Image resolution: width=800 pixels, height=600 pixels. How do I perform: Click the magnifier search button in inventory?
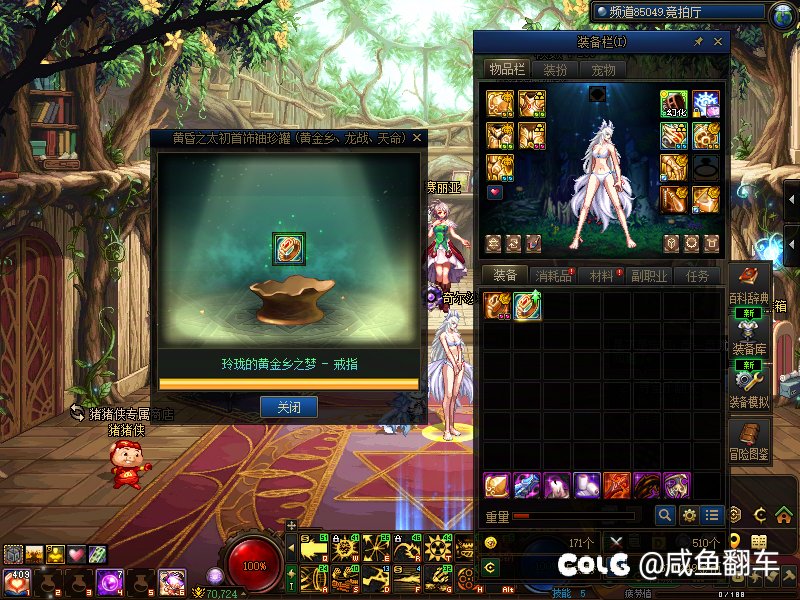point(665,515)
